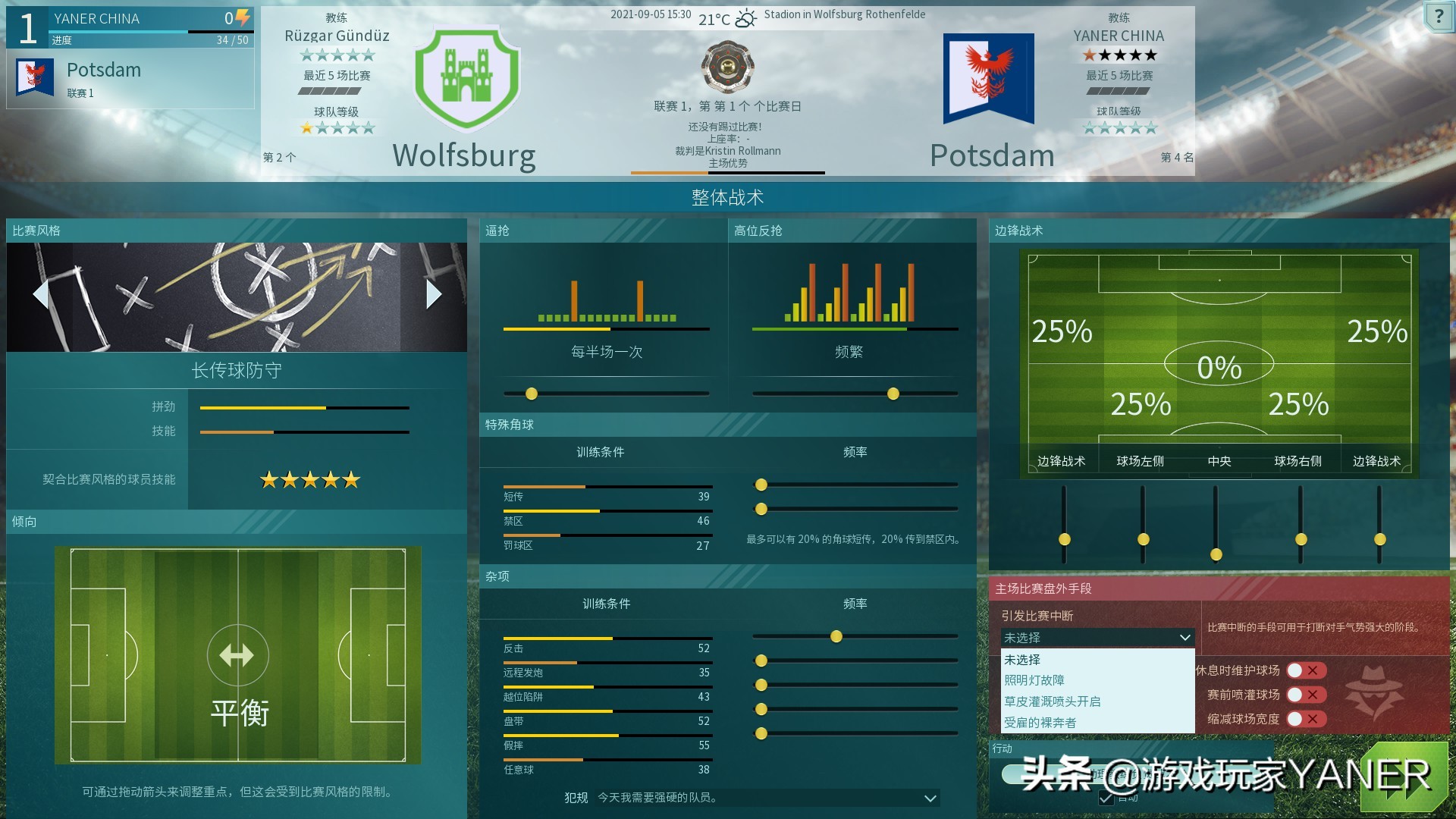Open the 犯规 selection dropdown
Screen dimensions: 1456x819
click(x=929, y=798)
